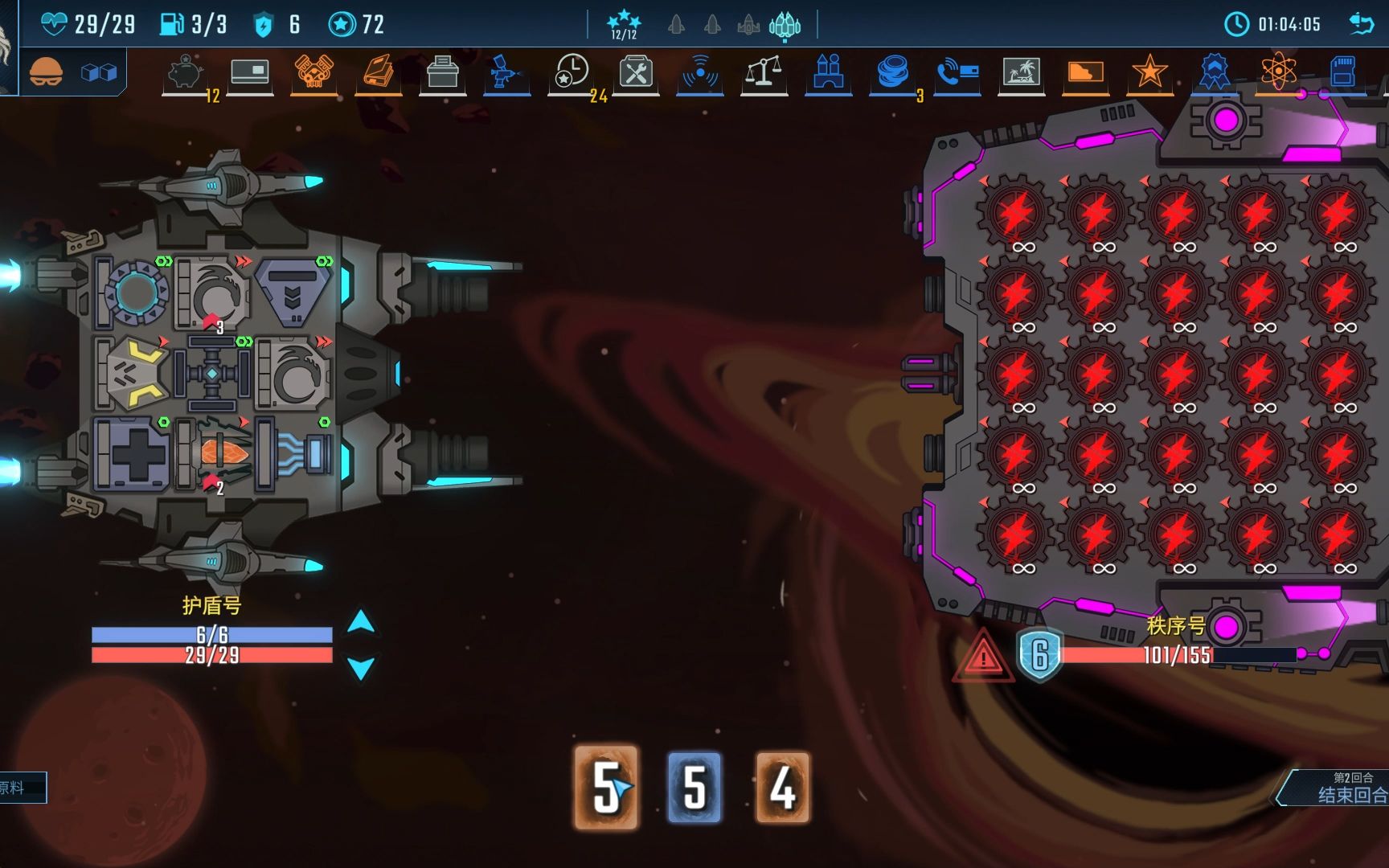1389x868 pixels.
Task: Click the down arrow beside 护盾号
Action: (361, 667)
